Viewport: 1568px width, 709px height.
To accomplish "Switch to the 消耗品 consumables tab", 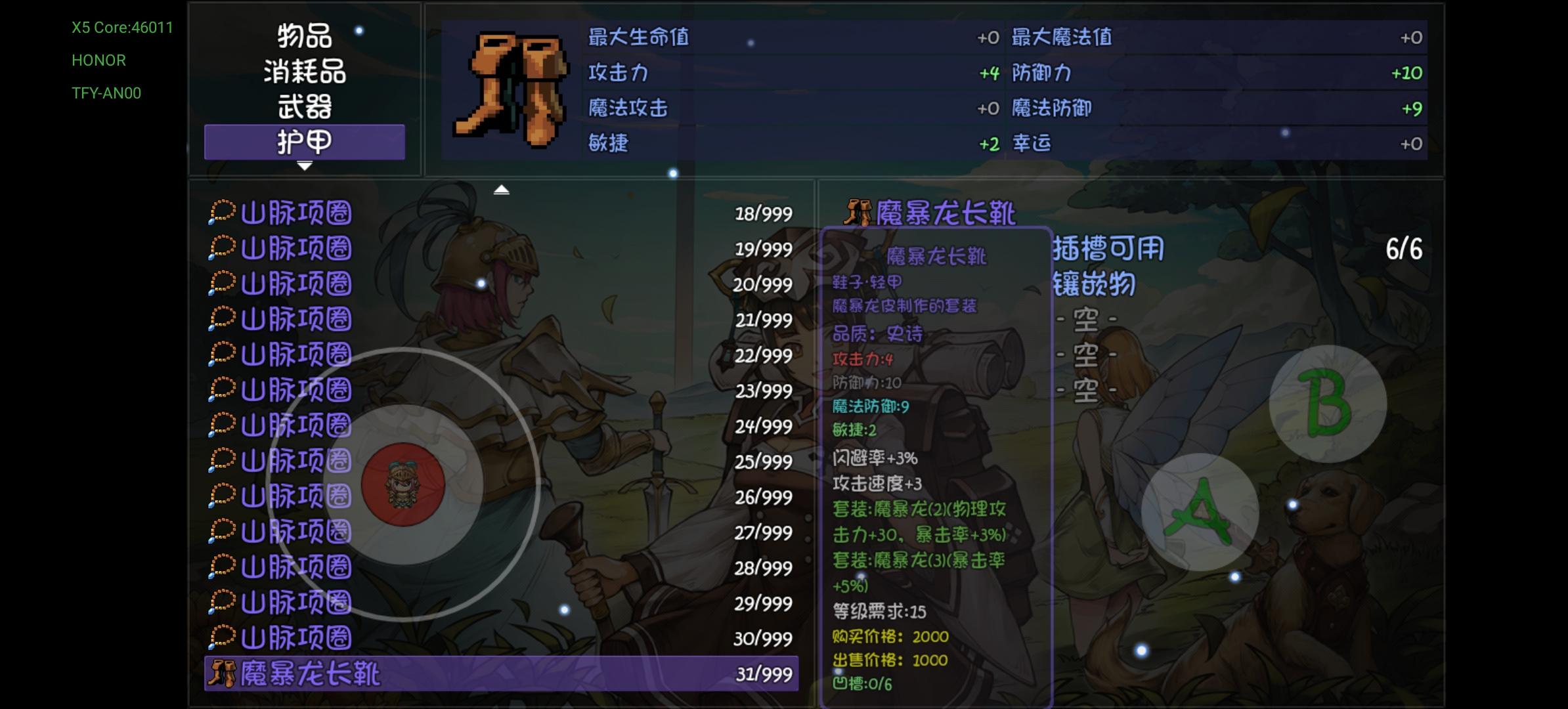I will pyautogui.click(x=304, y=72).
